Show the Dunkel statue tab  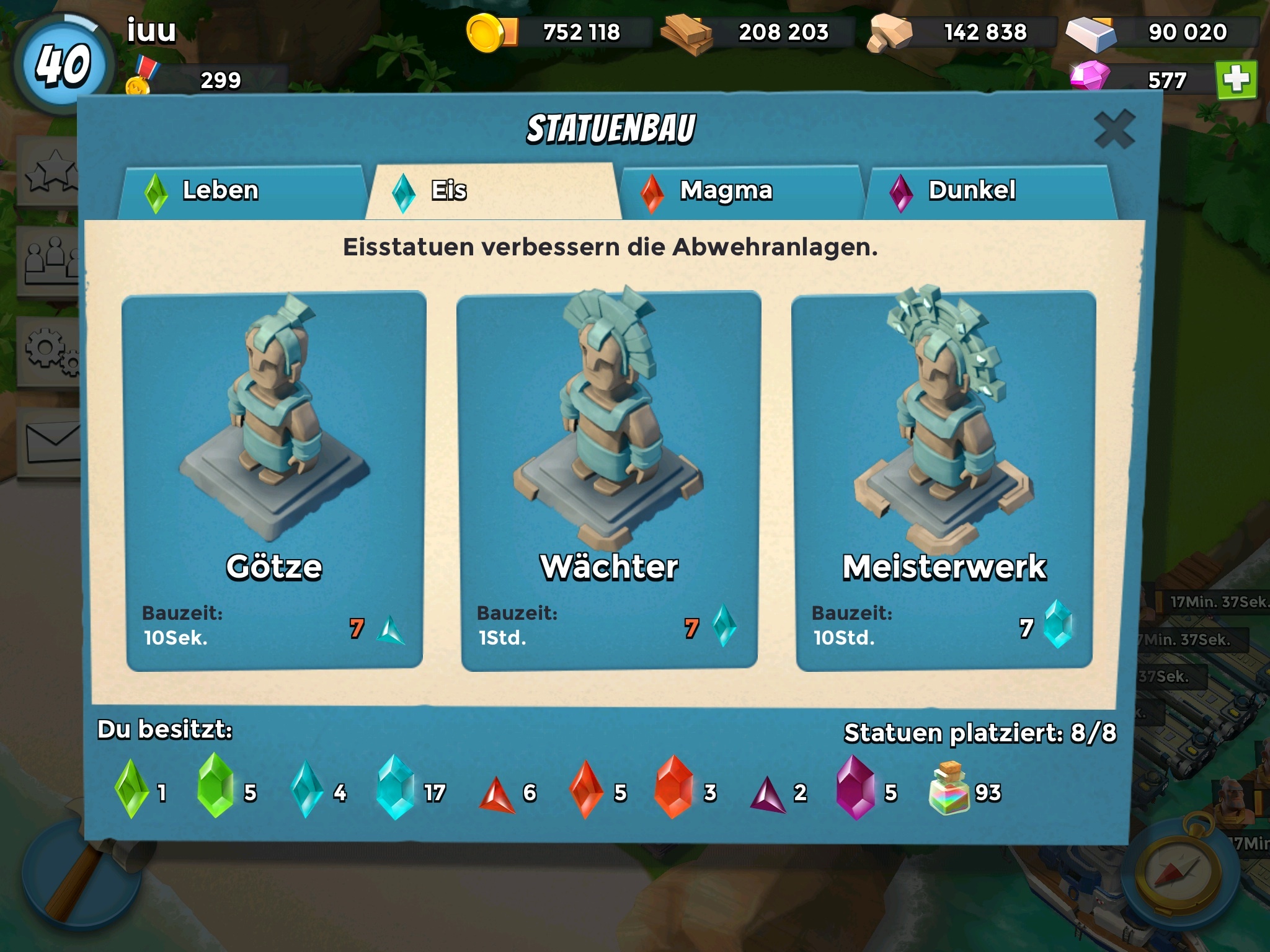click(989, 191)
